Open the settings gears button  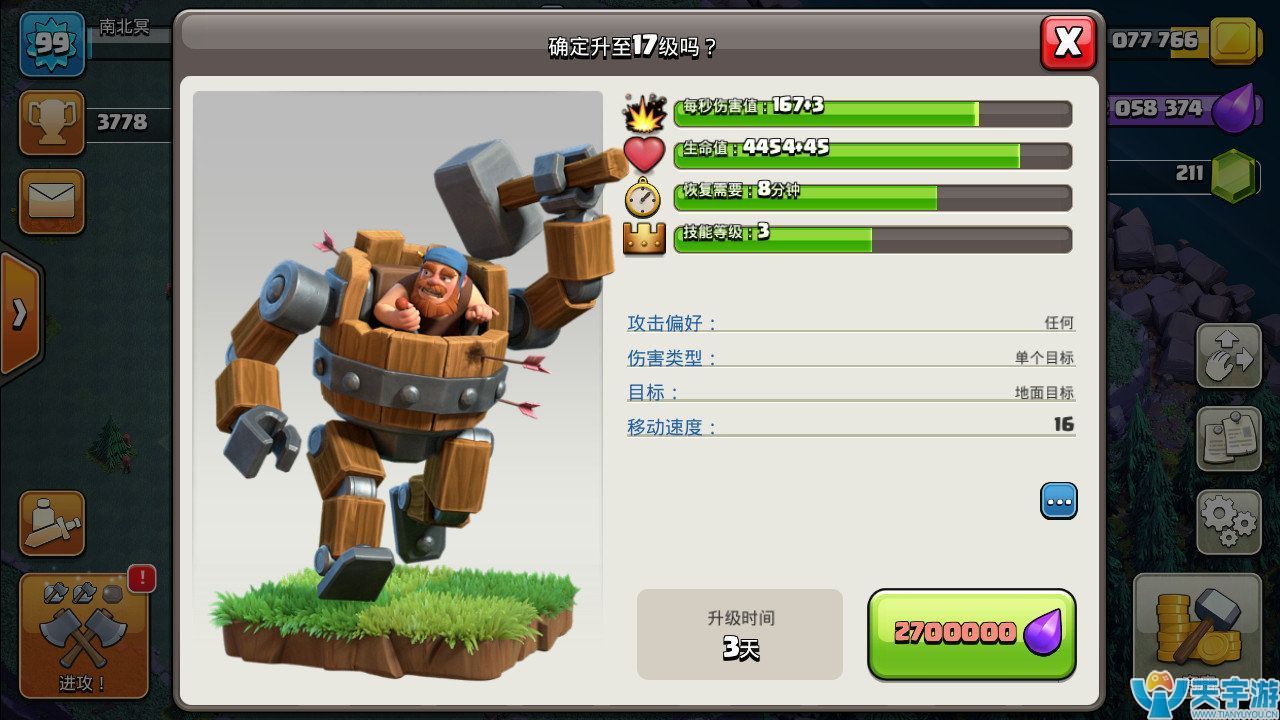[x=1228, y=520]
